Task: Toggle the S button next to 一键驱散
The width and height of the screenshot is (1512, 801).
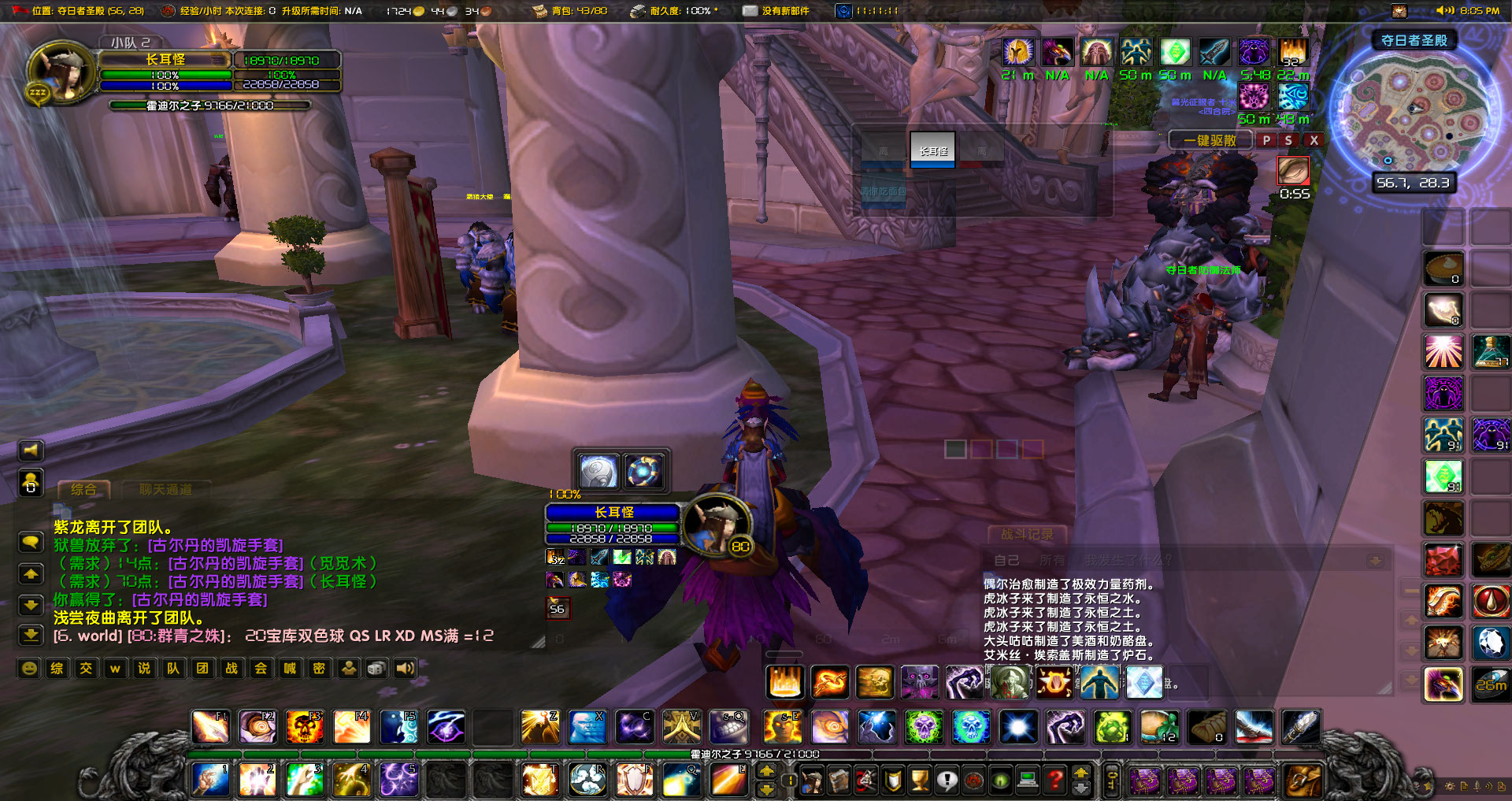Action: (1288, 139)
